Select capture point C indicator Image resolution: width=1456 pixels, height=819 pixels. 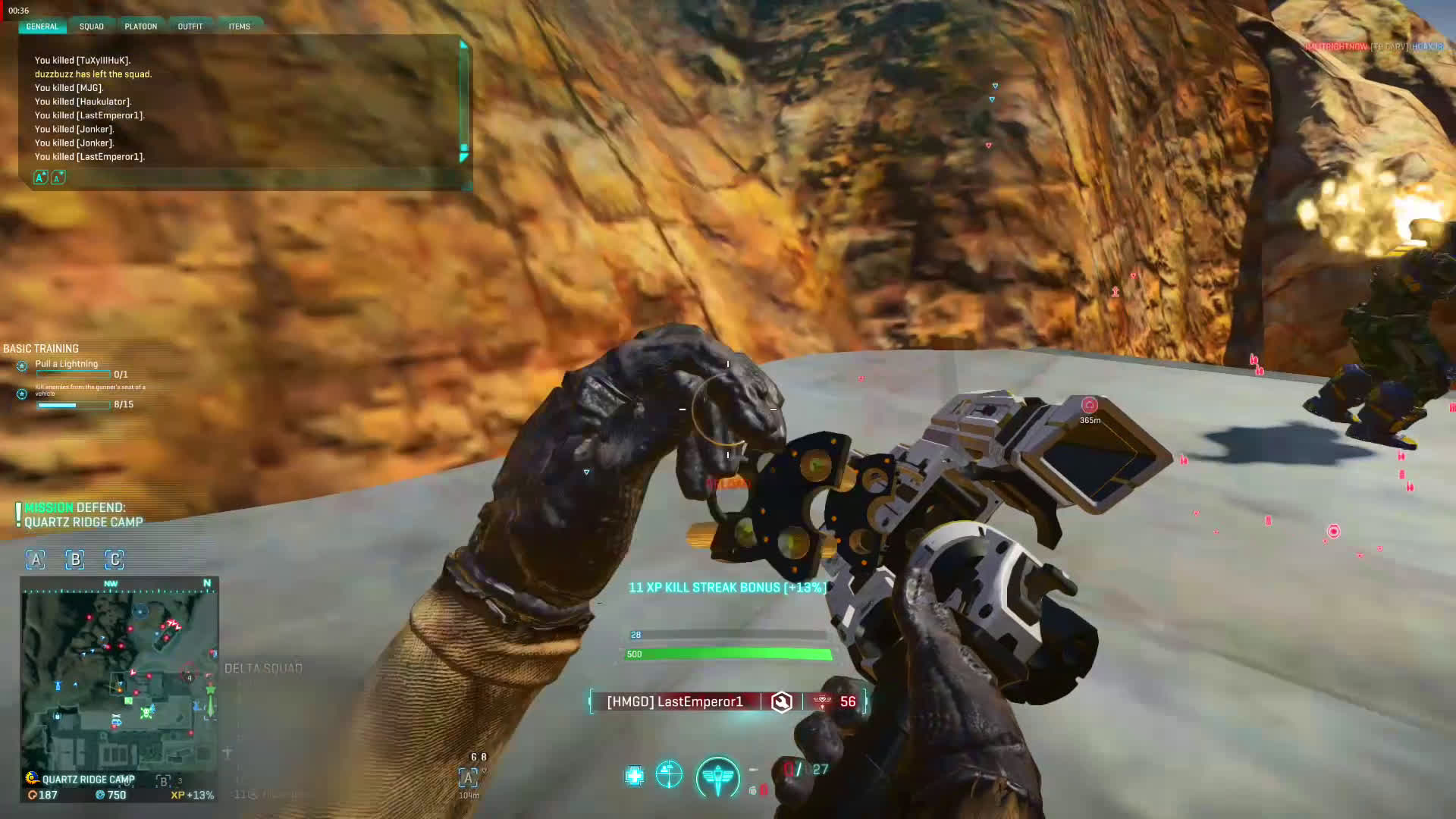115,560
